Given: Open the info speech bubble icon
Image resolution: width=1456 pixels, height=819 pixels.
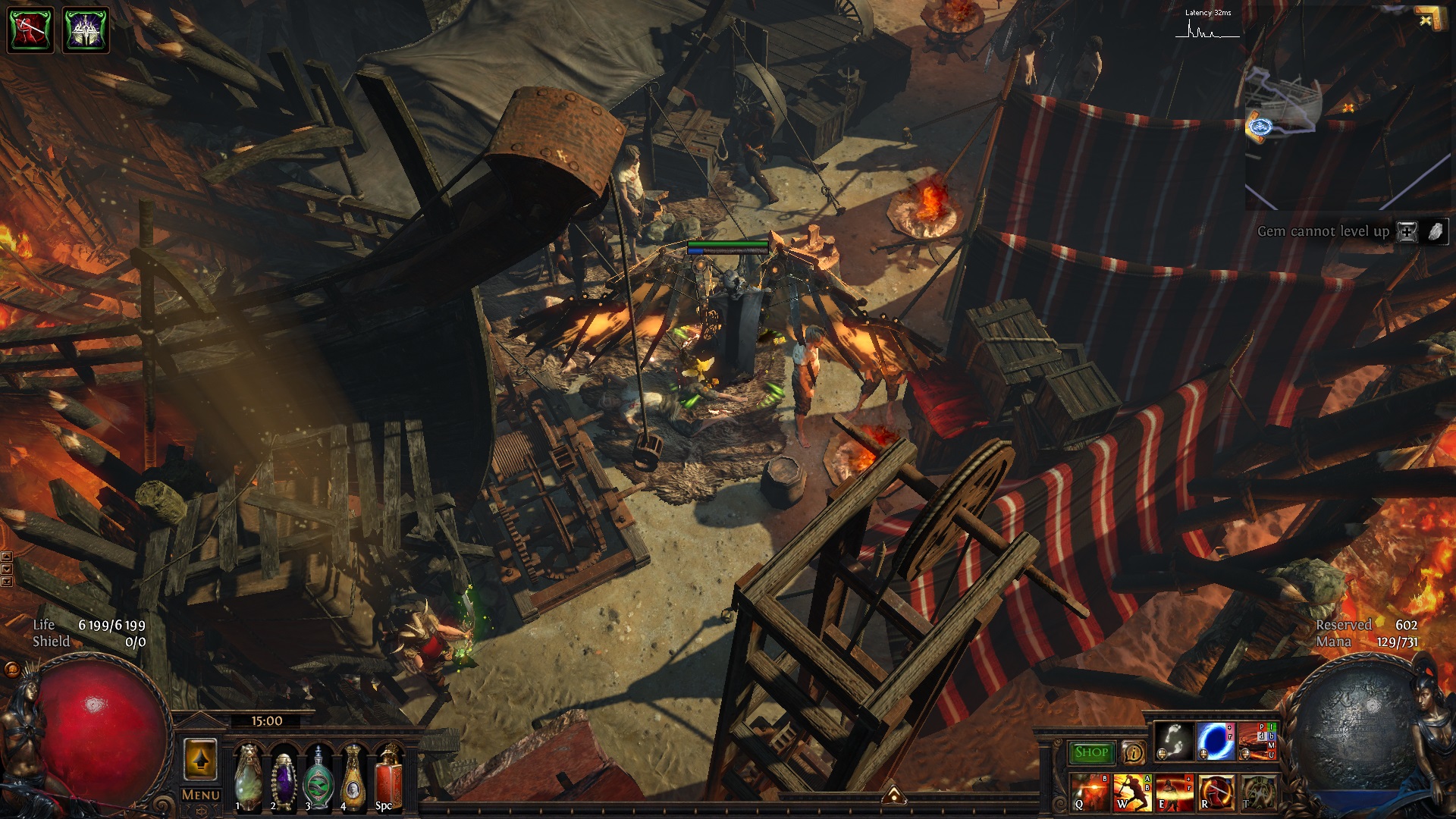Looking at the screenshot, I should click(x=1134, y=752).
